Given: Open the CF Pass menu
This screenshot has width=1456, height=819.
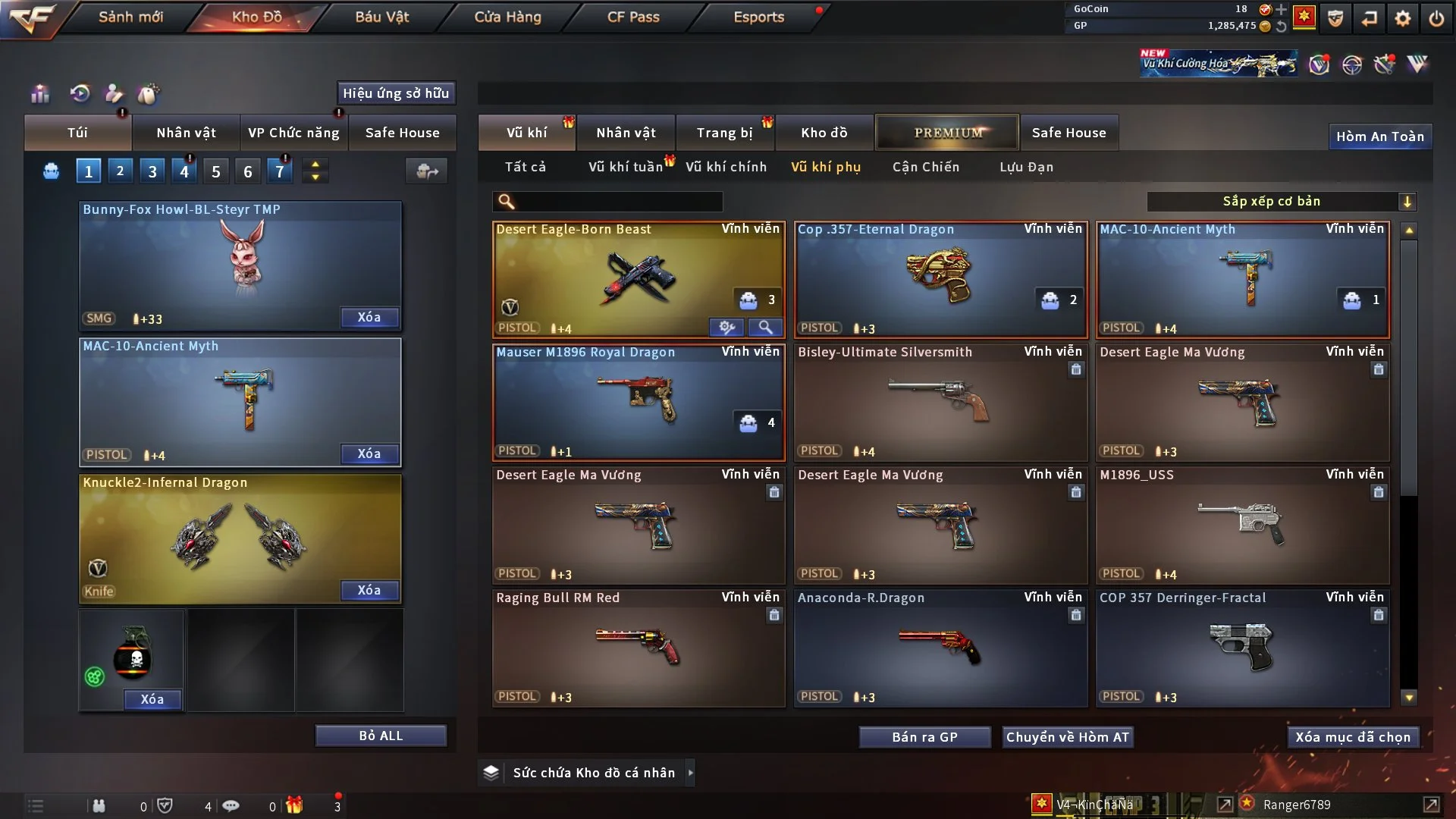Looking at the screenshot, I should pos(633,17).
